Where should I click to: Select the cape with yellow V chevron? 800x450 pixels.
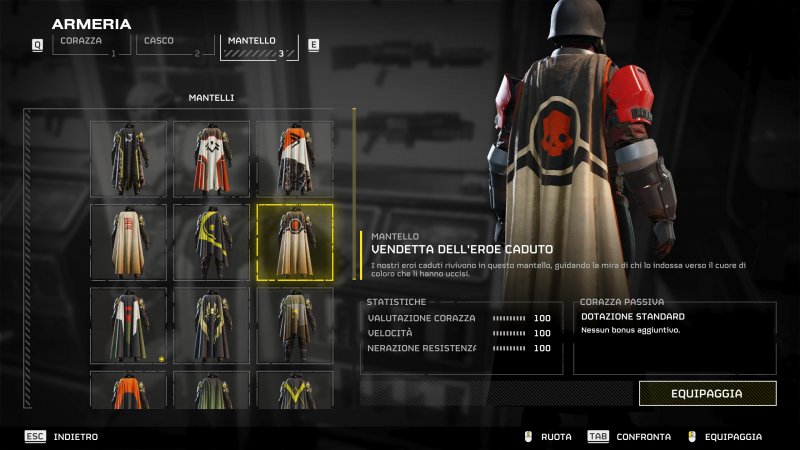tap(295, 390)
